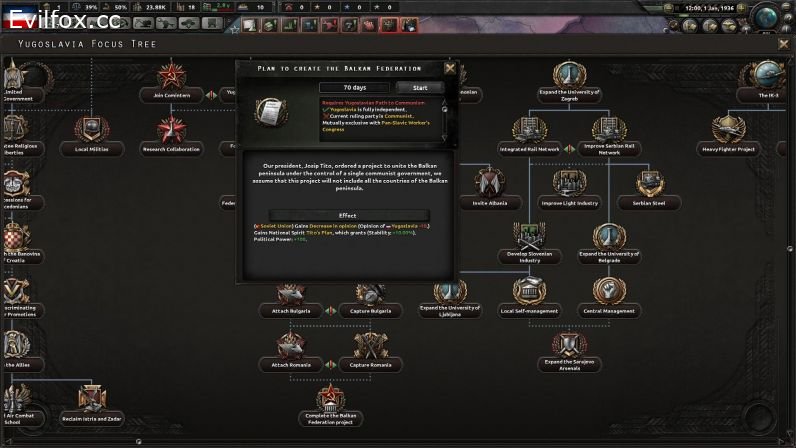Screen dimensions: 796x448
Task: Choose Improve Serbian Rail Network focus
Action: click(609, 132)
